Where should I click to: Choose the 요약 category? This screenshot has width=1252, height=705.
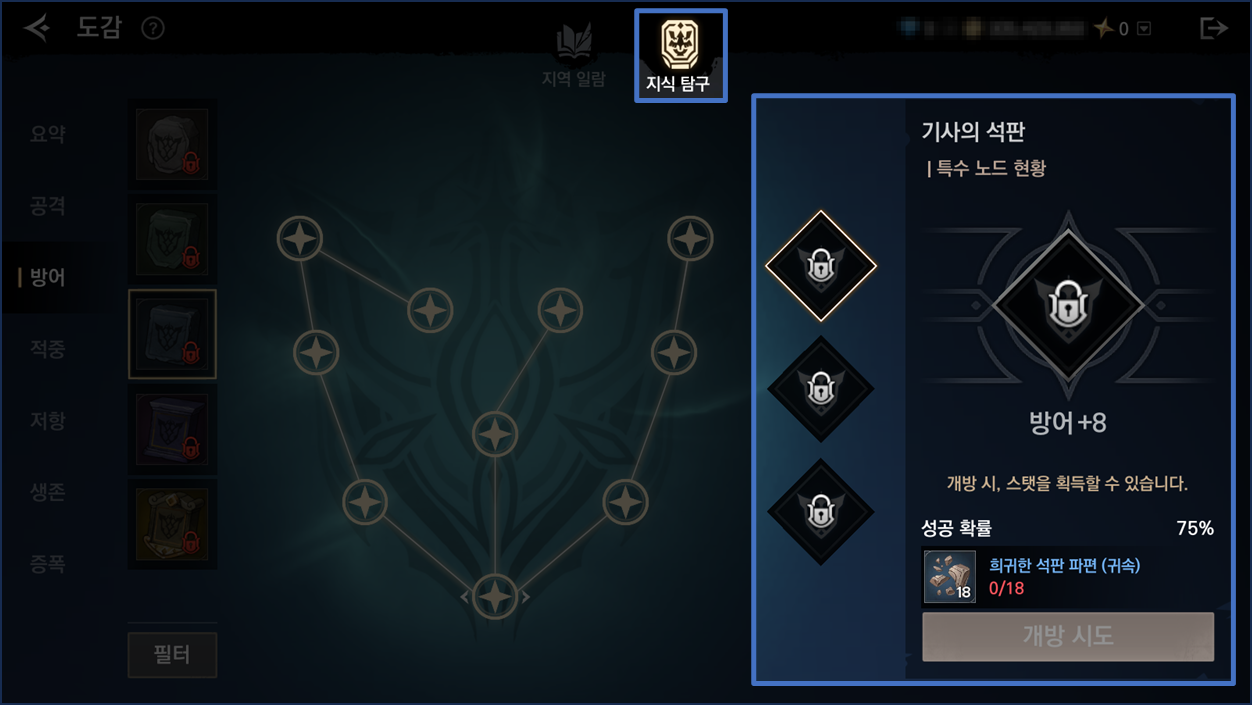(x=48, y=134)
